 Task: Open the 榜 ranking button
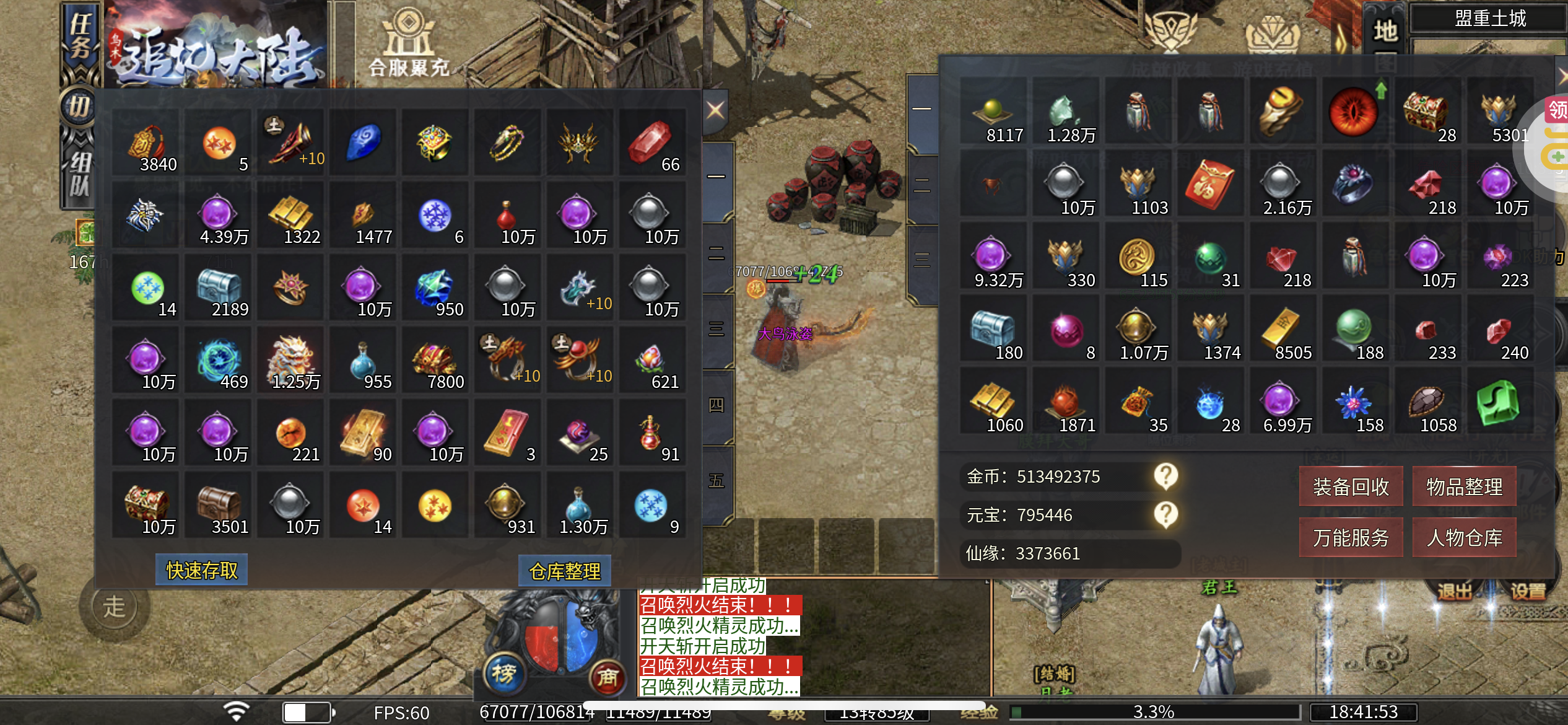point(503,674)
